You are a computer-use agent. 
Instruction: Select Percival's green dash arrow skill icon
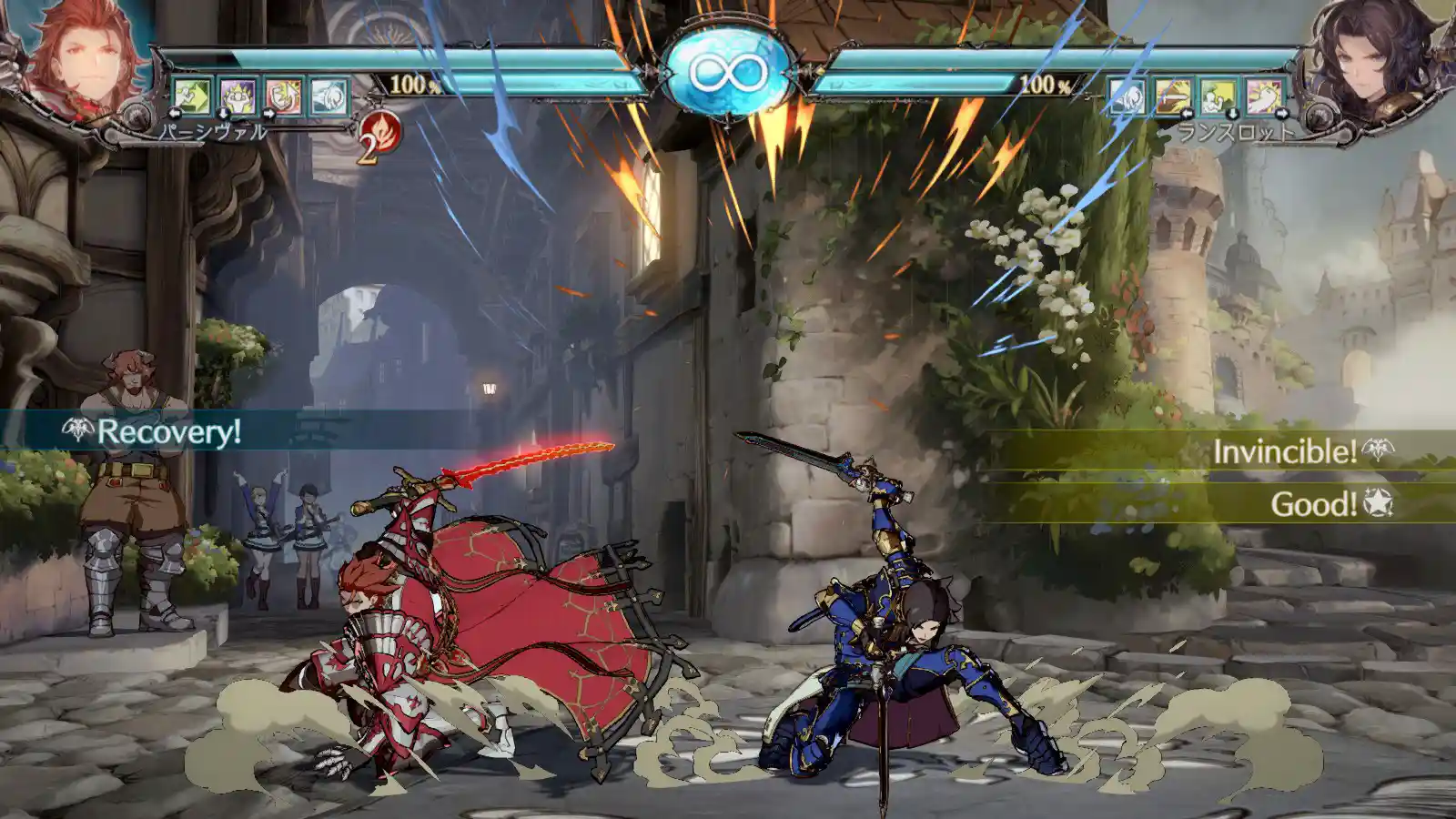coord(192,96)
